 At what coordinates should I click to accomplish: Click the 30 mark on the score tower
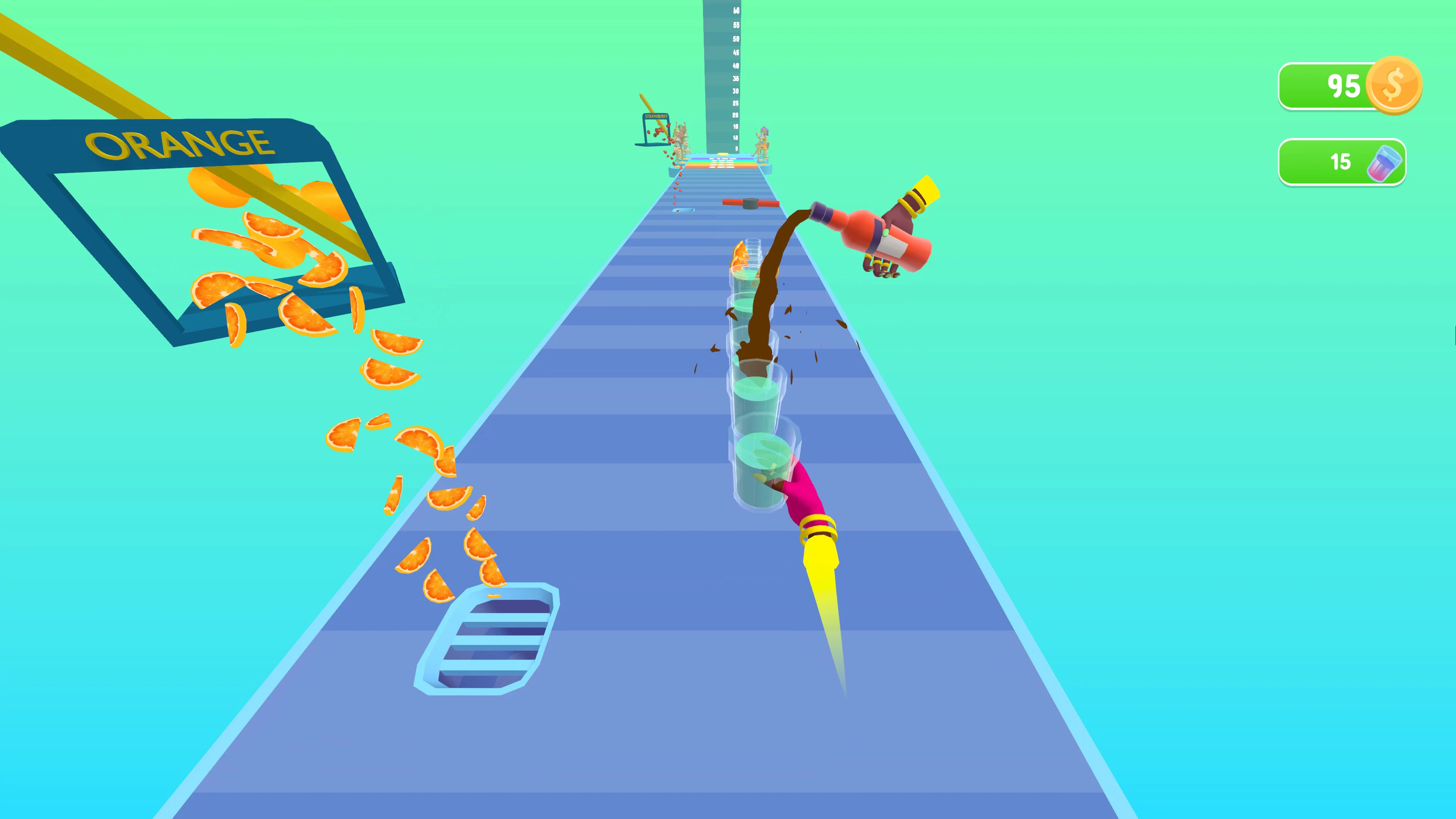click(735, 91)
